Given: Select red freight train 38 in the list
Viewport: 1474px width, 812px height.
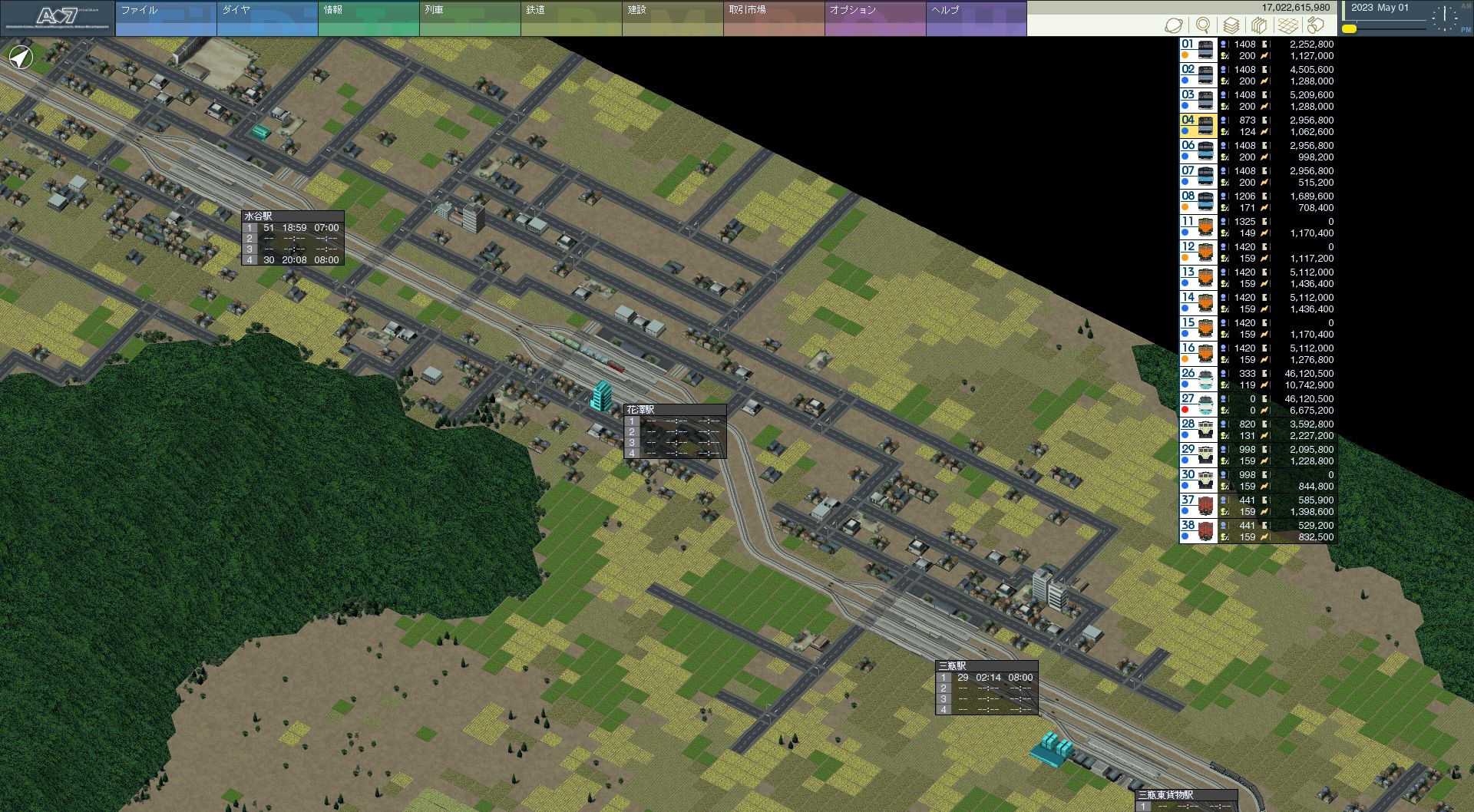Looking at the screenshot, I should 1198,531.
